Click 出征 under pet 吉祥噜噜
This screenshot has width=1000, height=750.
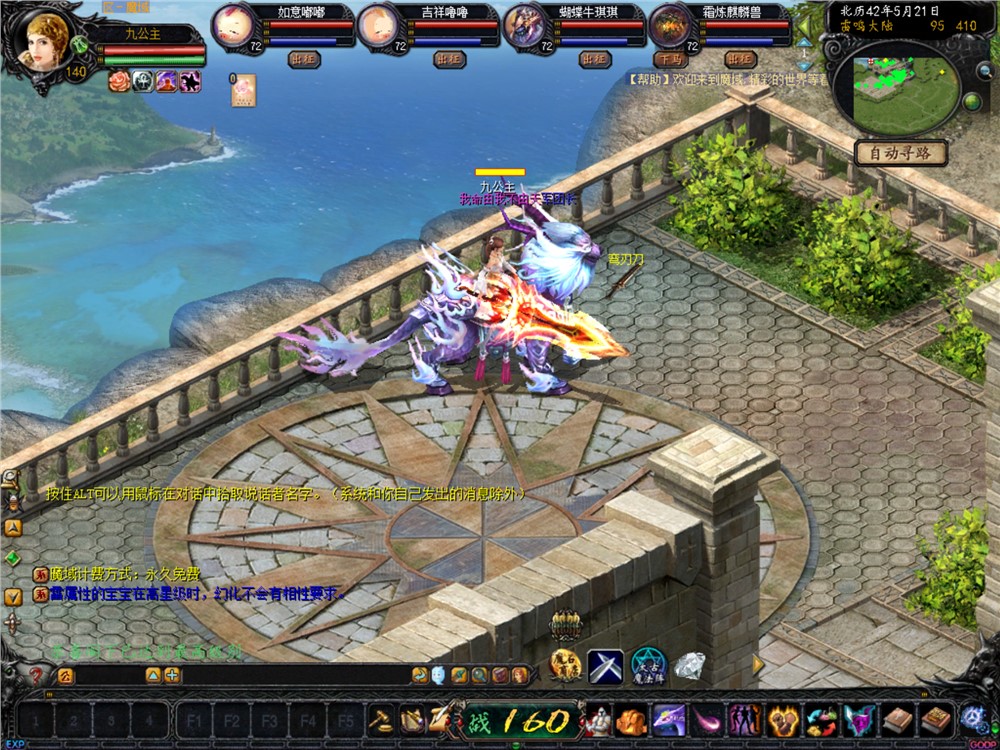[x=449, y=59]
